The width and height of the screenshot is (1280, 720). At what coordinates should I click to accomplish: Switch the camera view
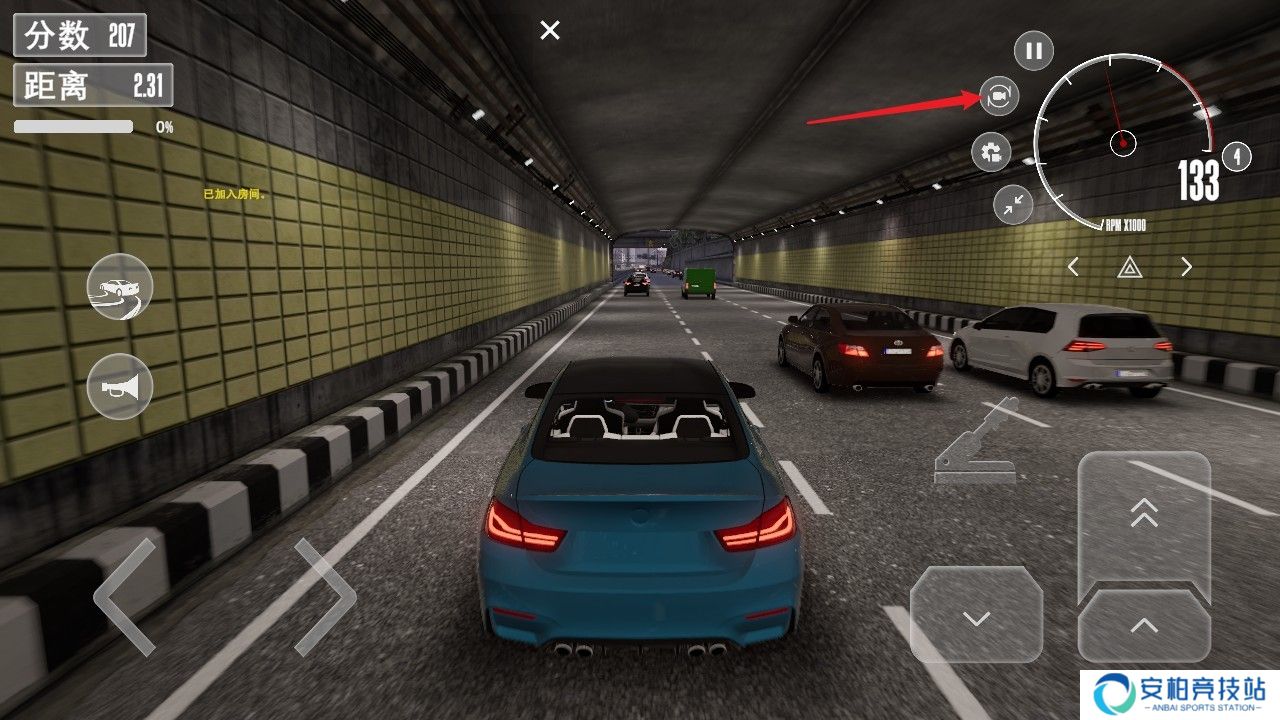pyautogui.click(x=998, y=96)
